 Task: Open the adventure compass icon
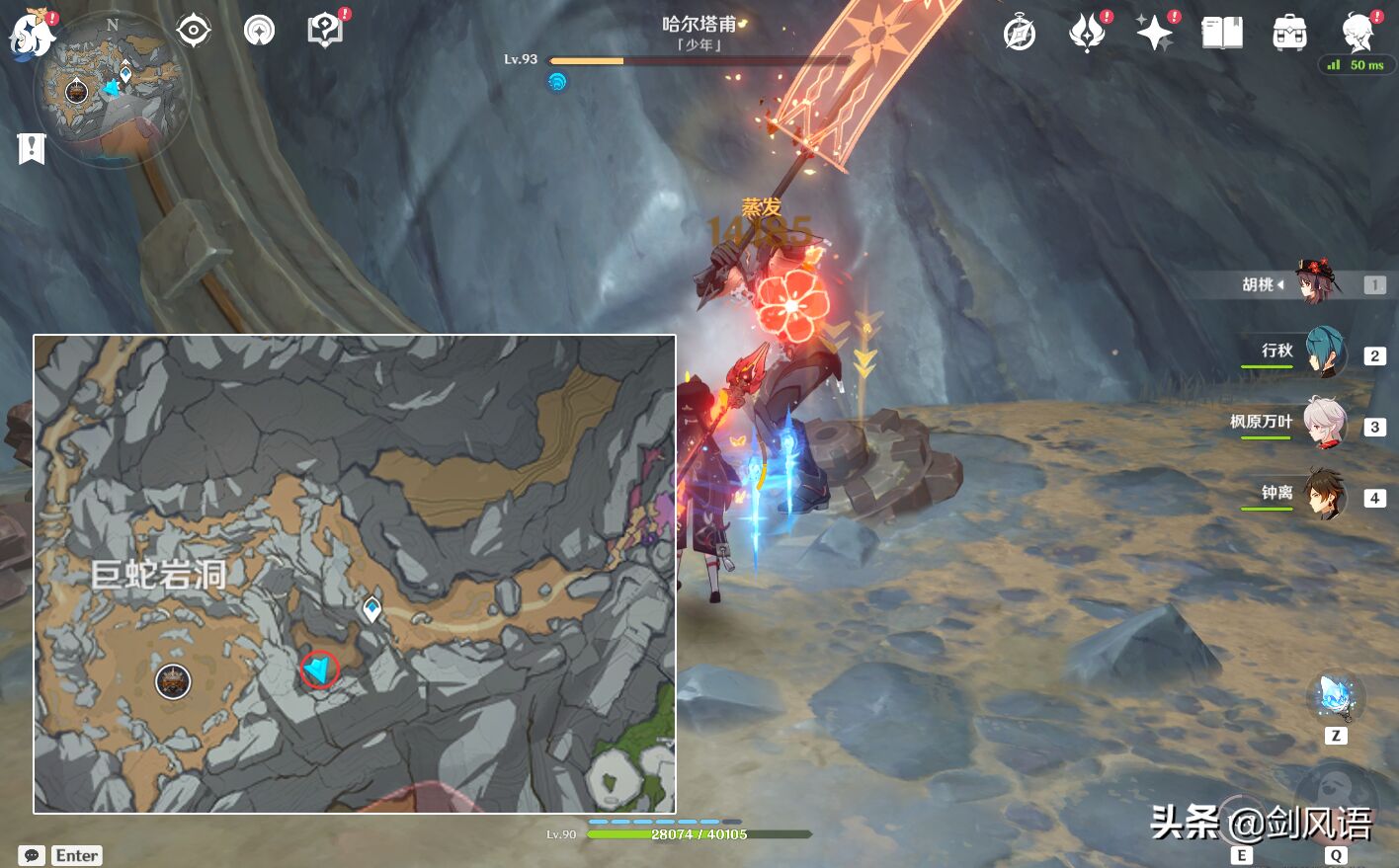click(1020, 34)
